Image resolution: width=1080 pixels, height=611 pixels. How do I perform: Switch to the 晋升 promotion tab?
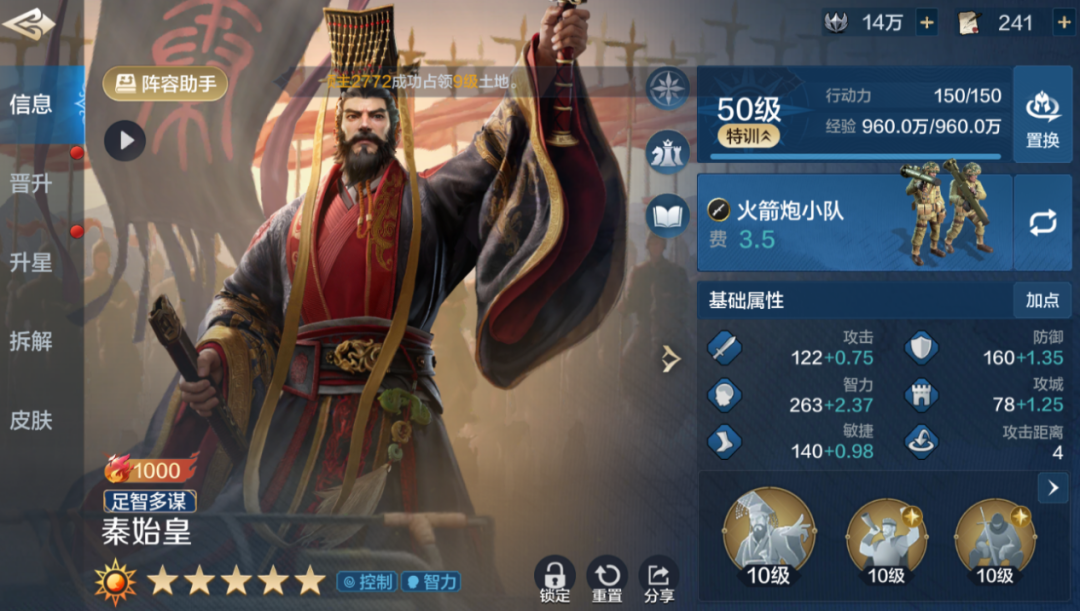32,184
